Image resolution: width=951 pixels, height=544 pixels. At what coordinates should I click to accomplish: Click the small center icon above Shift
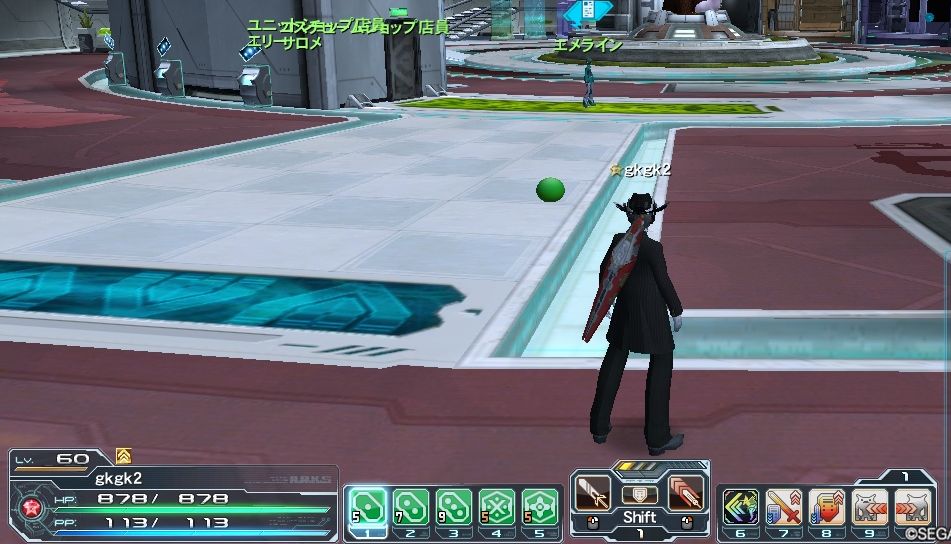click(639, 494)
